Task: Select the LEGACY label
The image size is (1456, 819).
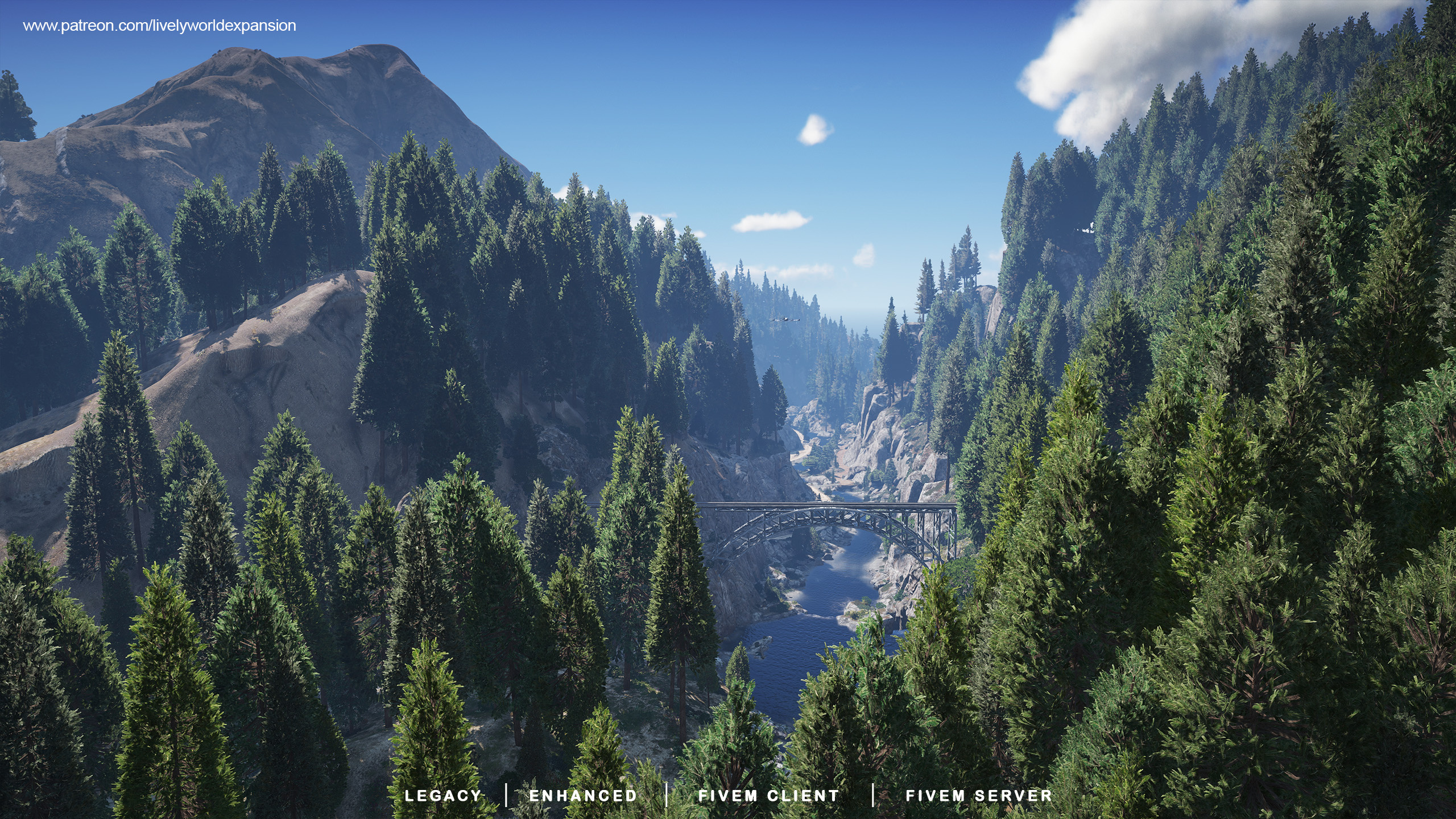Action: (443, 795)
